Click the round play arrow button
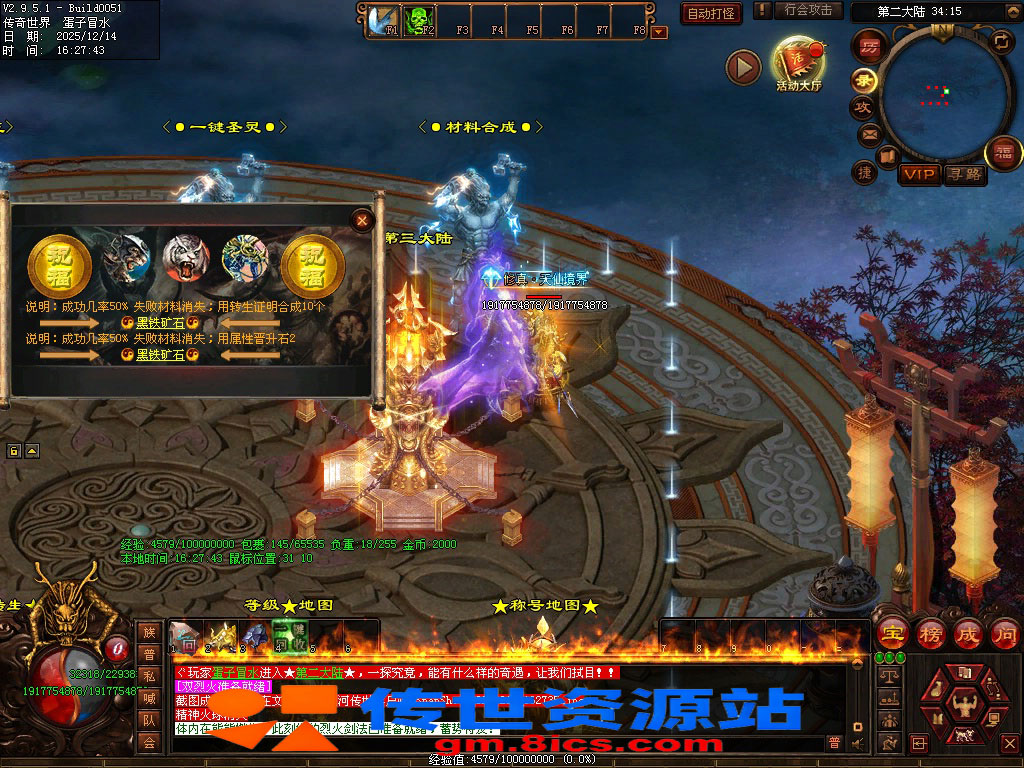Image resolution: width=1024 pixels, height=768 pixels. pyautogui.click(x=743, y=68)
